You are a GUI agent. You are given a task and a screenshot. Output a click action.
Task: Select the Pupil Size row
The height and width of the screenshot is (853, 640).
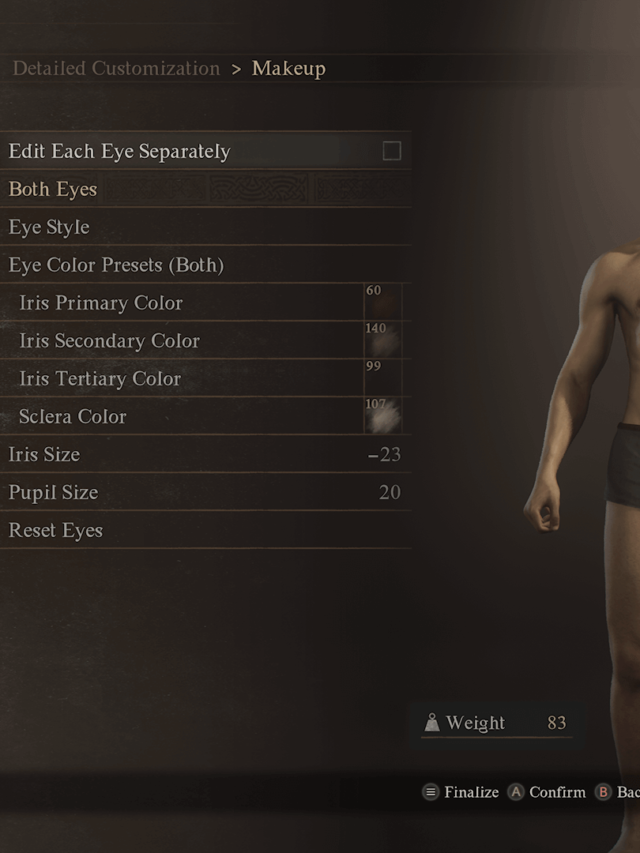(x=200, y=492)
